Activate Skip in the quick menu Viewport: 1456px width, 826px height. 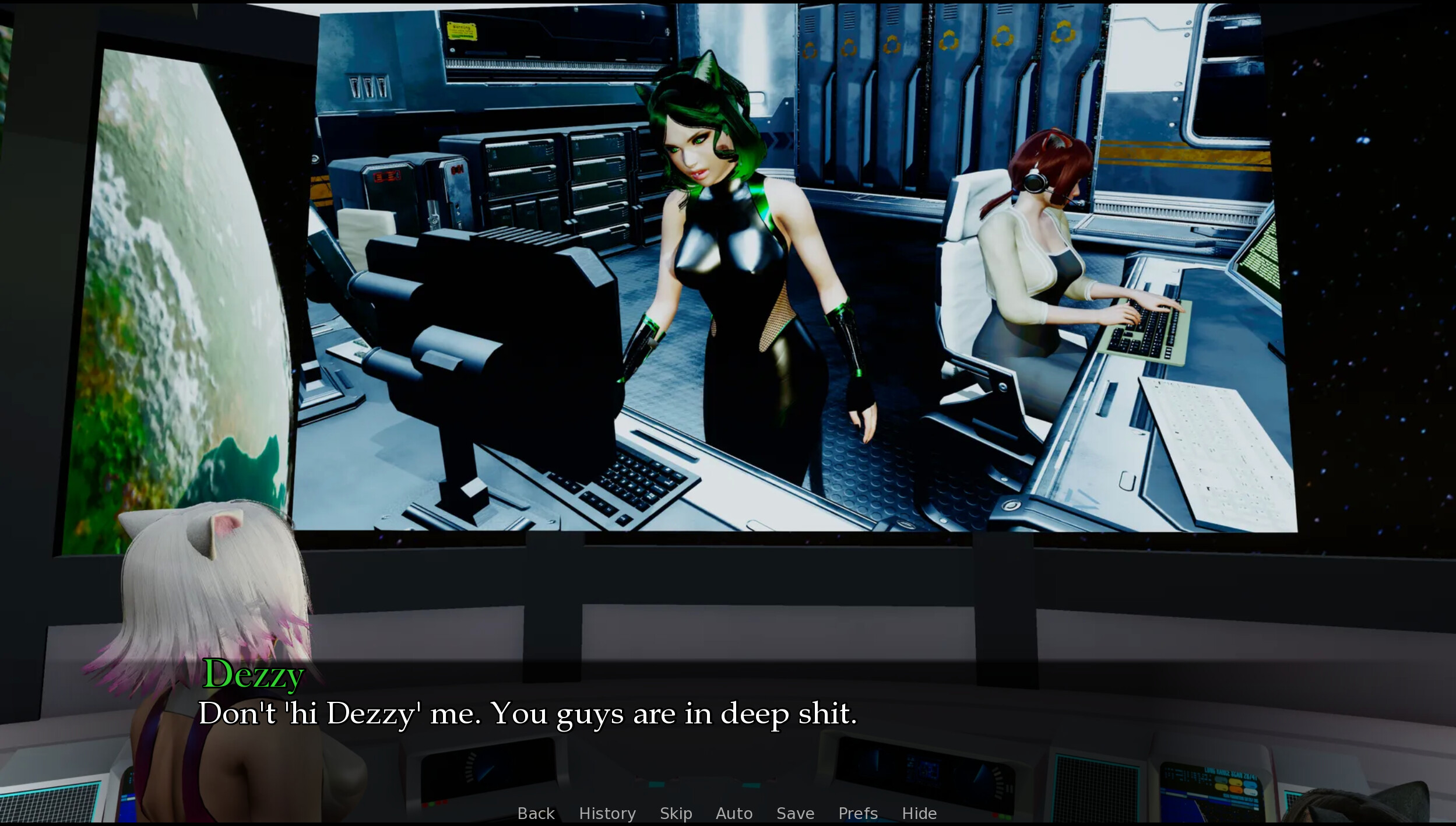pos(676,813)
